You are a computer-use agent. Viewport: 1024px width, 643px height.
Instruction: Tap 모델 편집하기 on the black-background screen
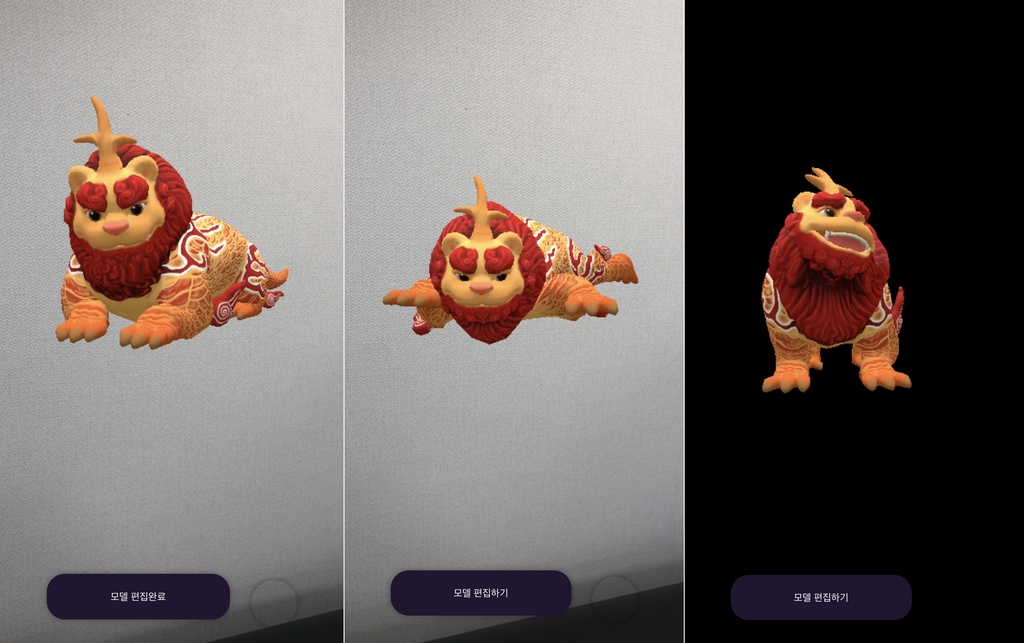coord(821,597)
